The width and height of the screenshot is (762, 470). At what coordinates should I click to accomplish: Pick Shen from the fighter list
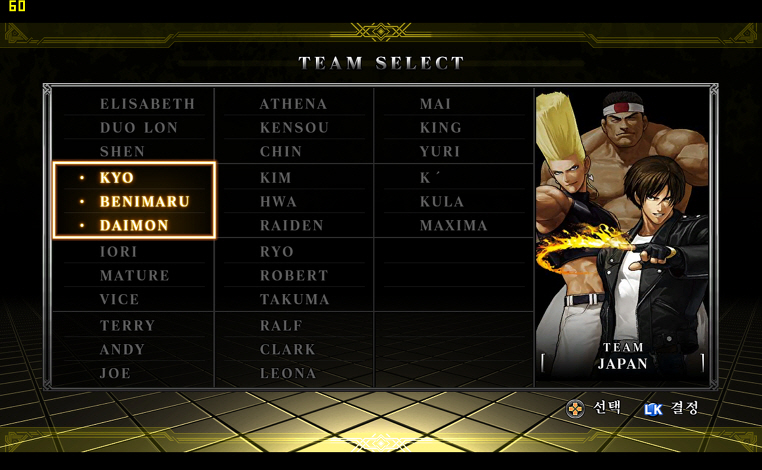coord(122,152)
